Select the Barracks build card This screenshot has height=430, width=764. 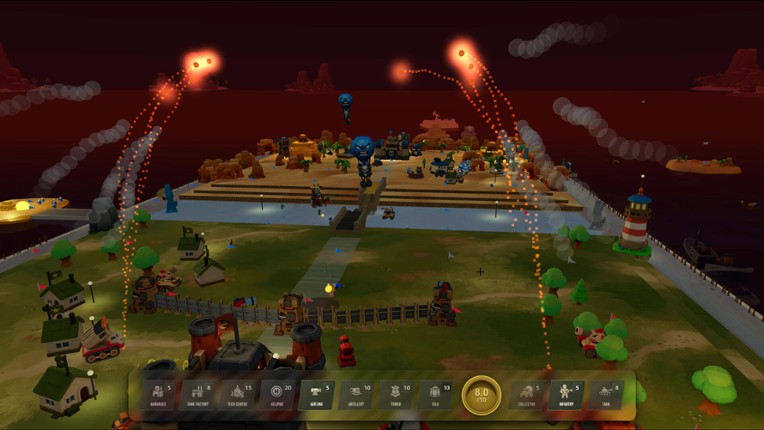coord(159,395)
